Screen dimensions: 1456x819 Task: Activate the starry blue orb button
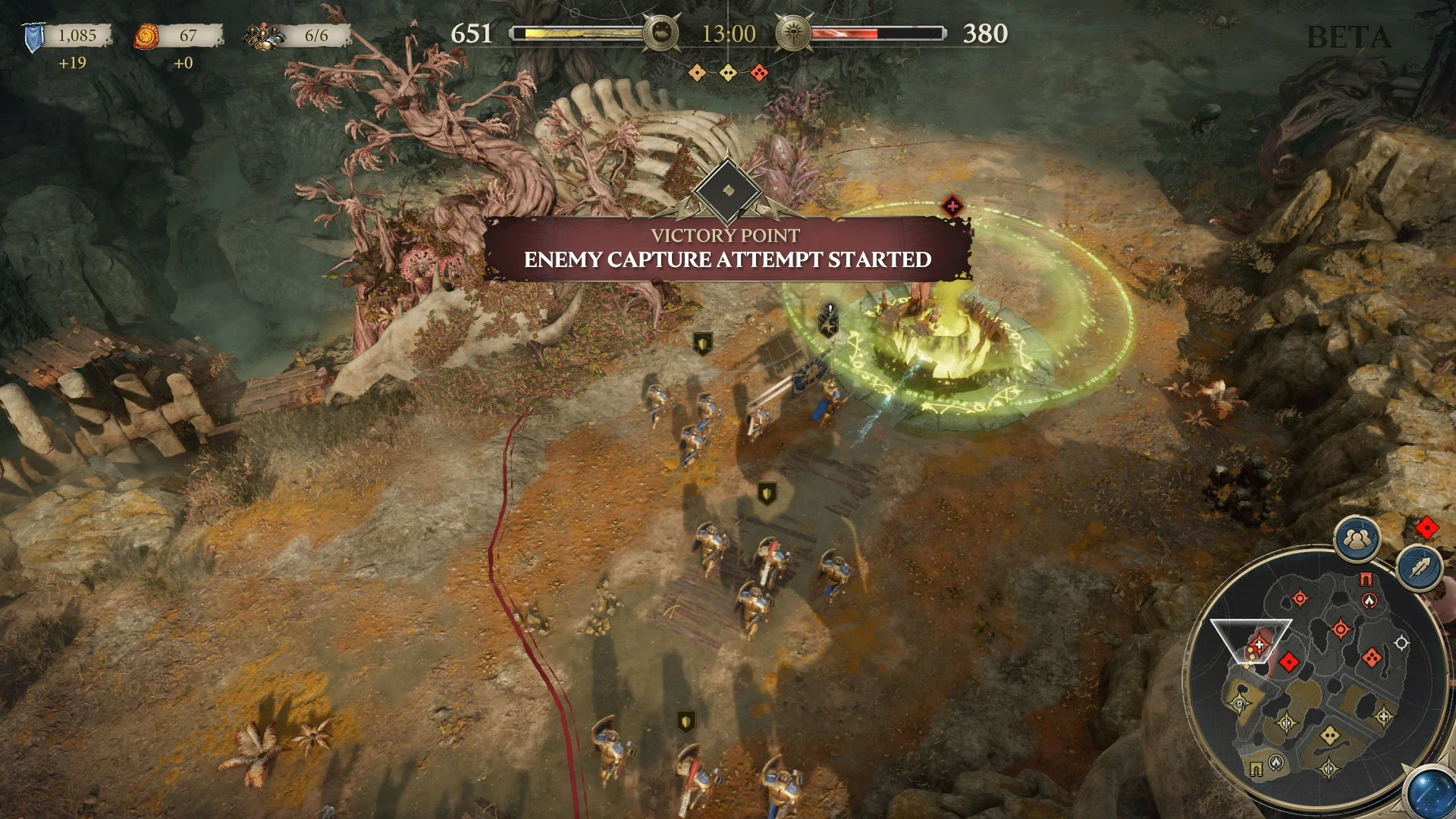pyautogui.click(x=1431, y=792)
